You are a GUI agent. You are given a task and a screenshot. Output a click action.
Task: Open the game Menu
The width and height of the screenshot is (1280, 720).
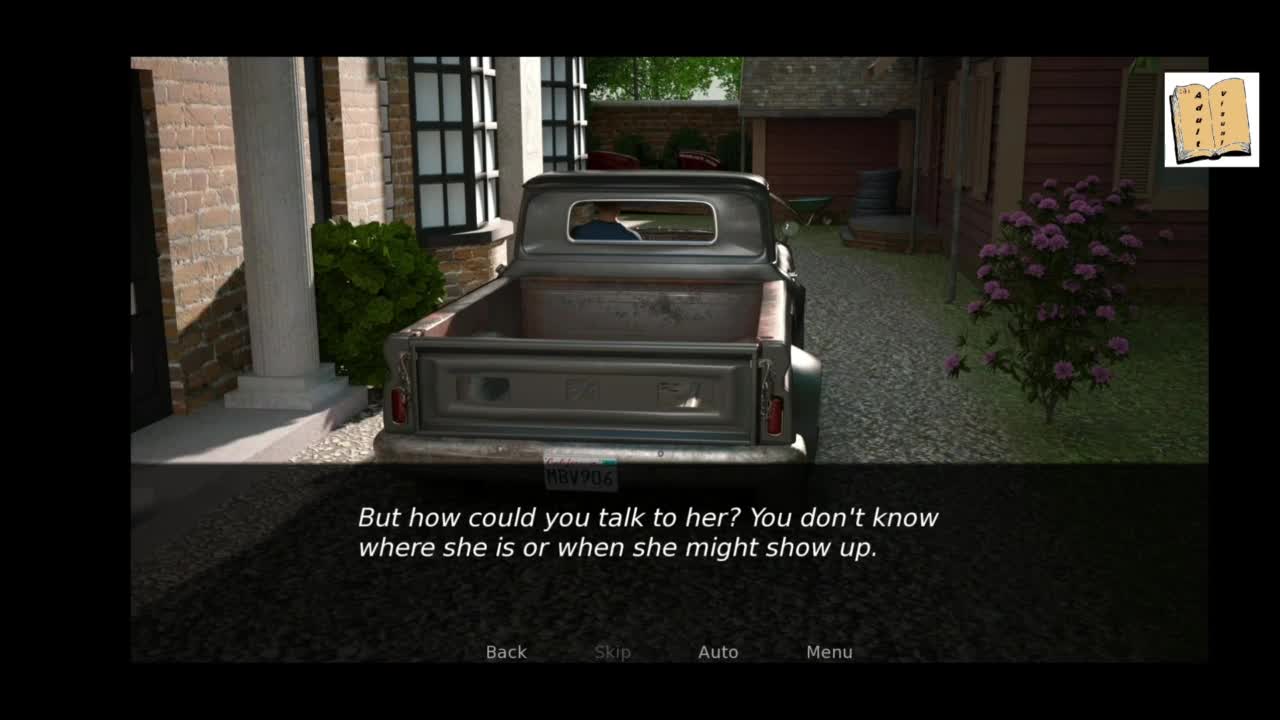[x=829, y=652]
